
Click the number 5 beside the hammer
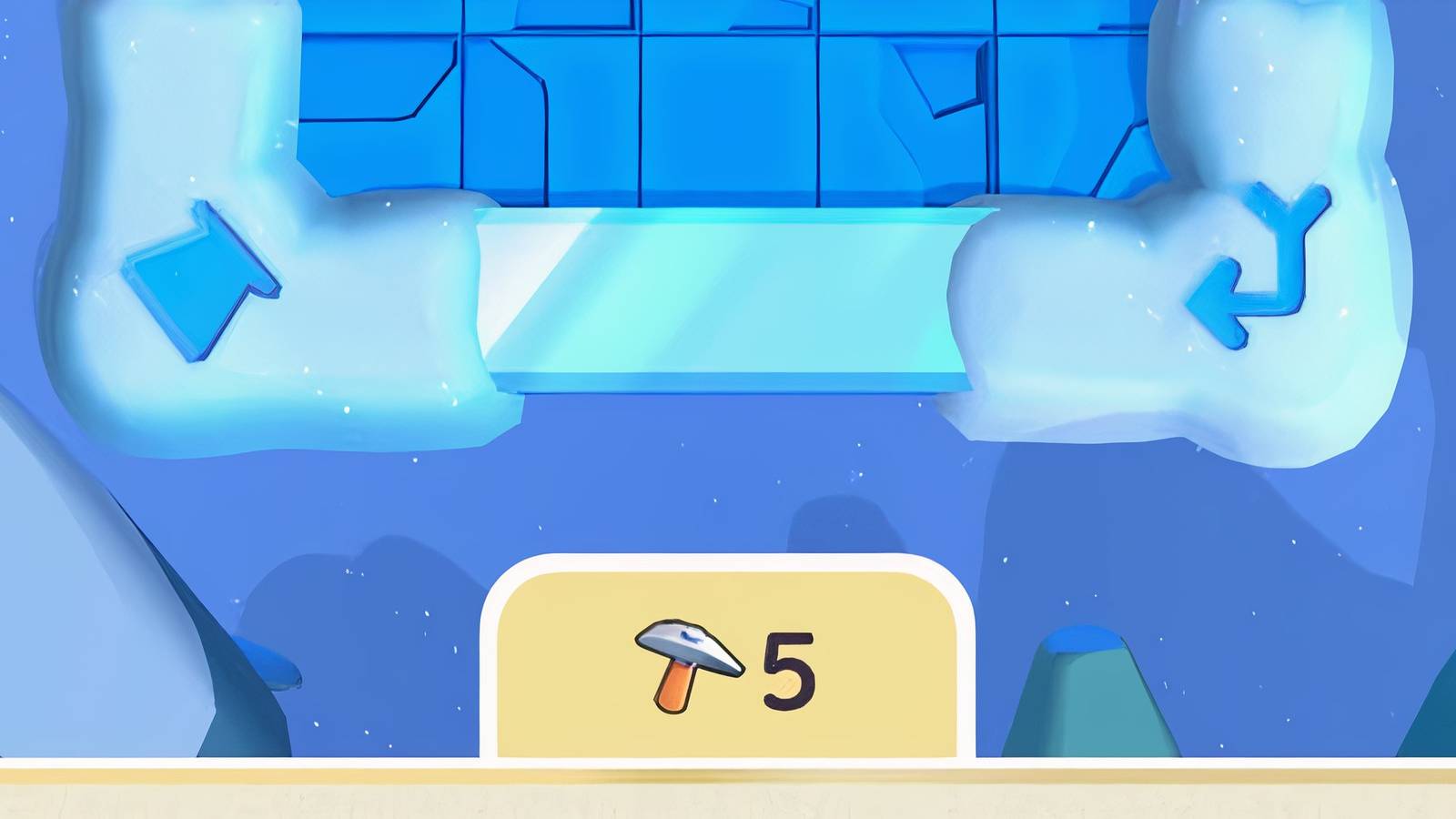tap(789, 667)
